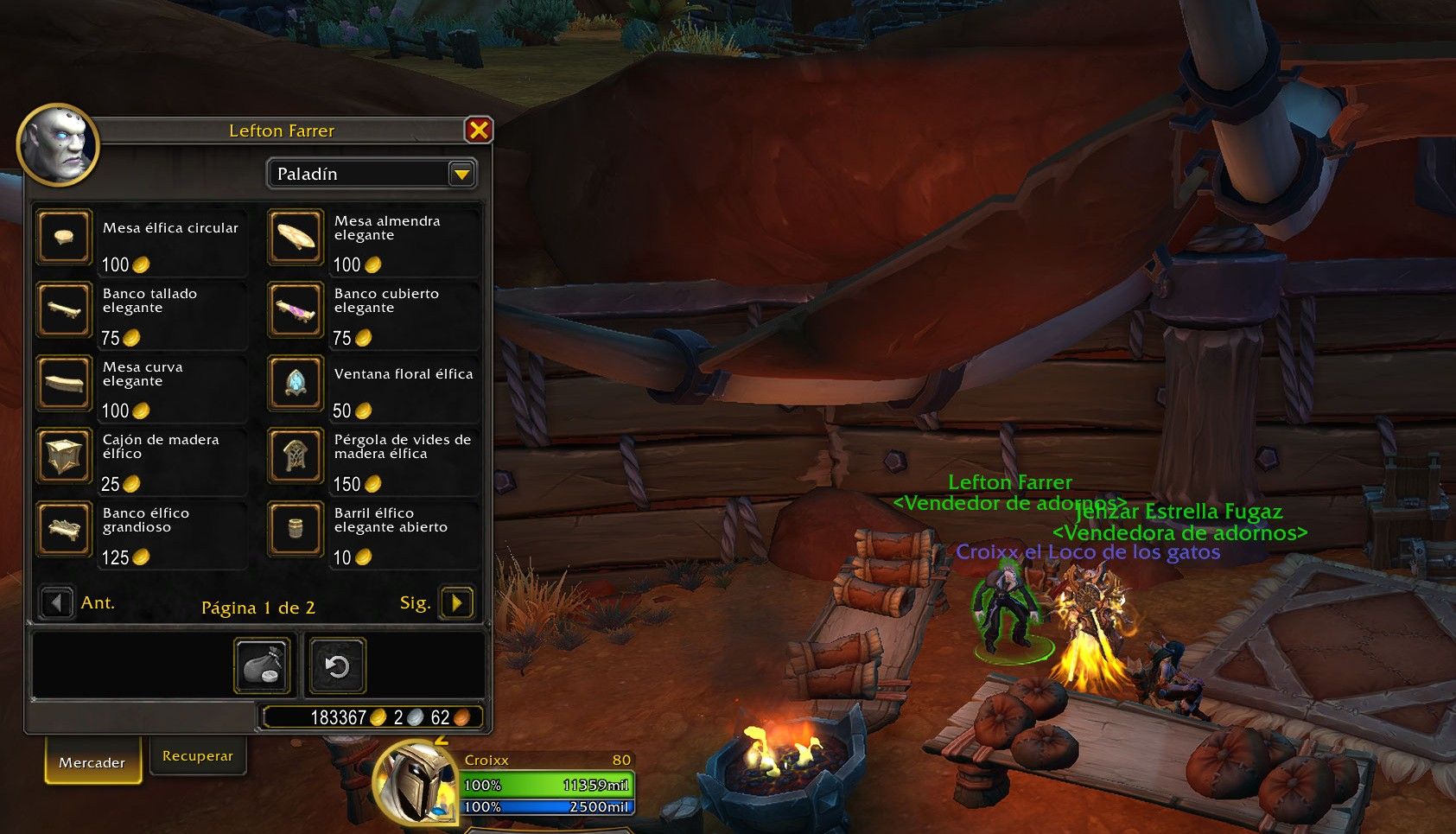The image size is (1456, 834).
Task: Pick the Cajón de madera élfico
Action: tap(64, 455)
